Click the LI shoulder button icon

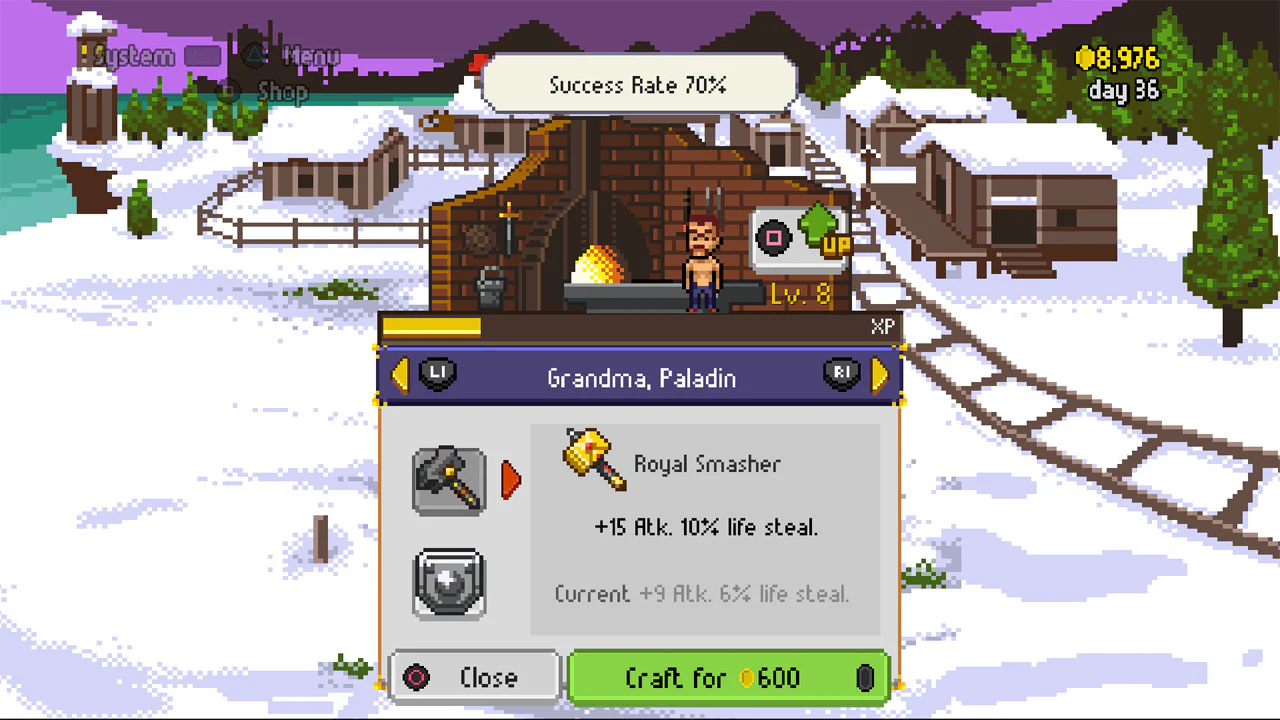point(437,372)
